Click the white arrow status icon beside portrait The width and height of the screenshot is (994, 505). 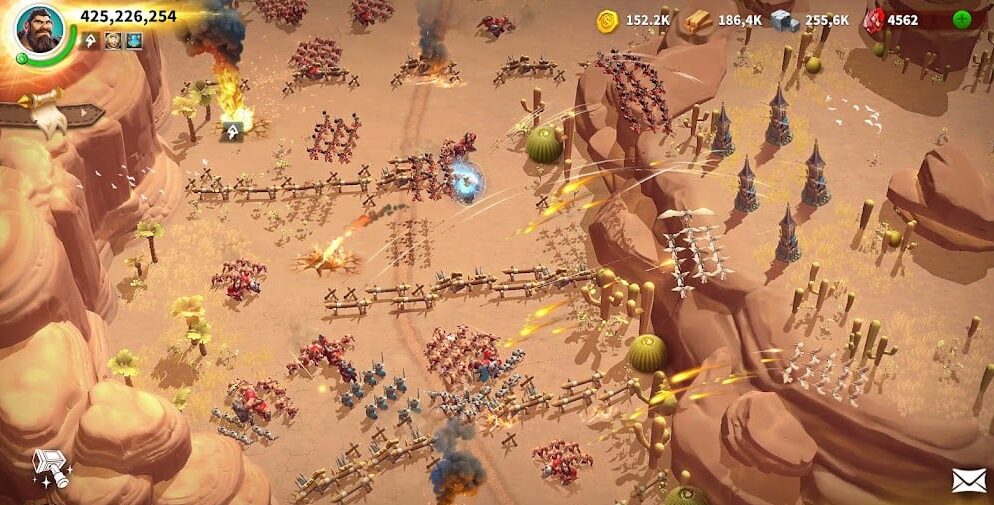[91, 41]
